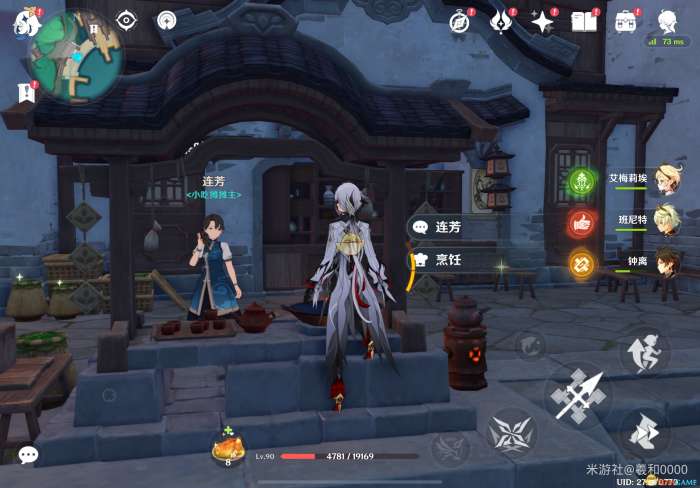Image resolution: width=700 pixels, height=488 pixels.
Task: Open the quest log banner icon
Action: pos(26,93)
